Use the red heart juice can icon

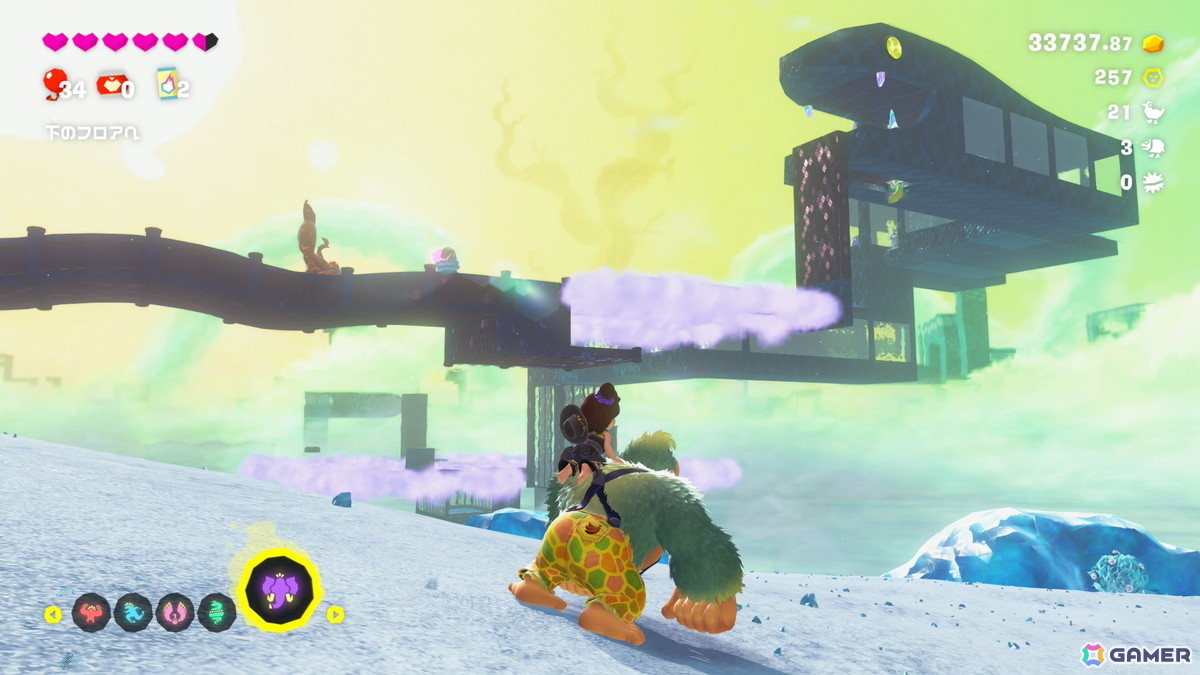point(109,86)
